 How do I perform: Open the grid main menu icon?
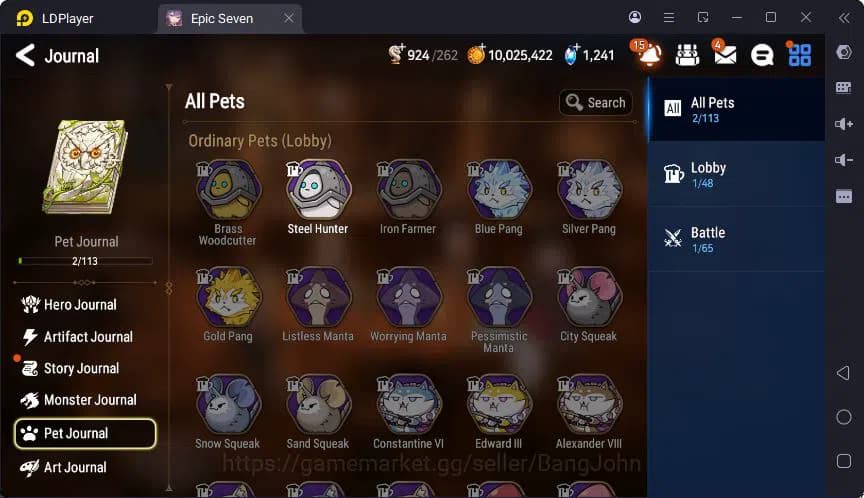coord(800,56)
